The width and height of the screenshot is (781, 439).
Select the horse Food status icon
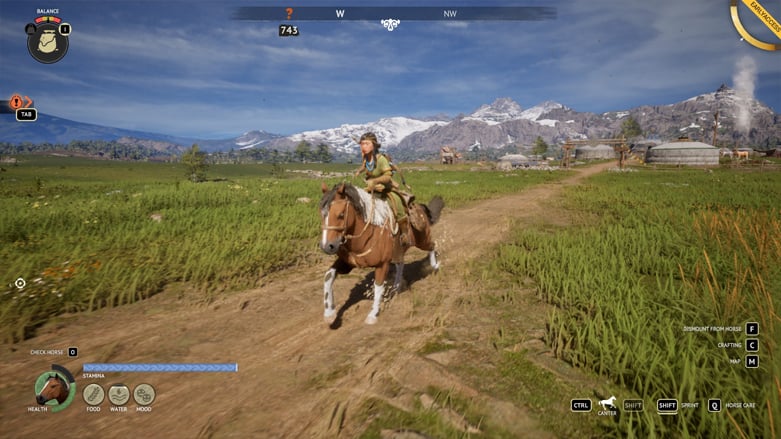pos(93,394)
